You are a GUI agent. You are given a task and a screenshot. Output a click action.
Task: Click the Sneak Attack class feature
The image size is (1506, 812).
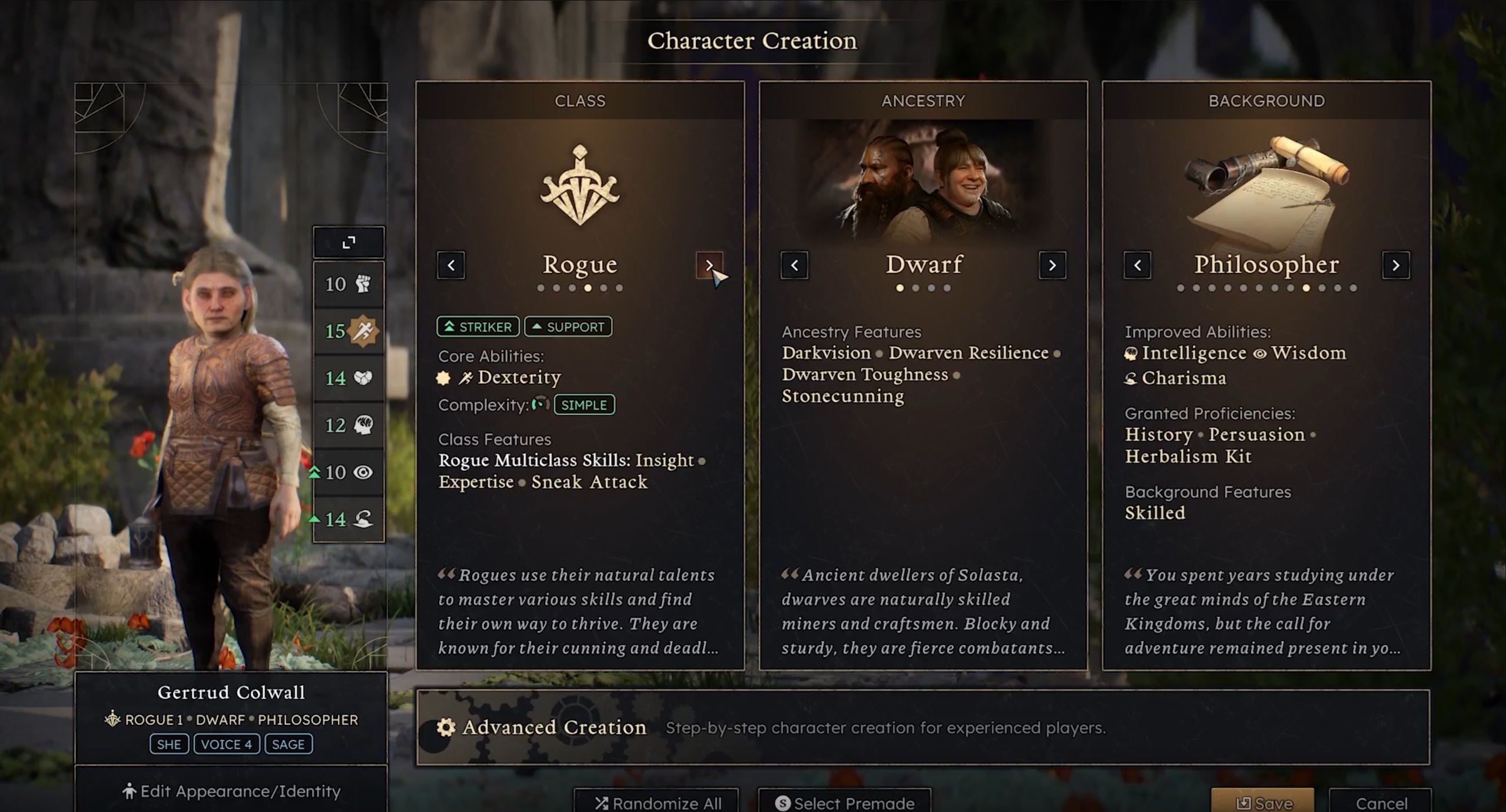click(589, 482)
